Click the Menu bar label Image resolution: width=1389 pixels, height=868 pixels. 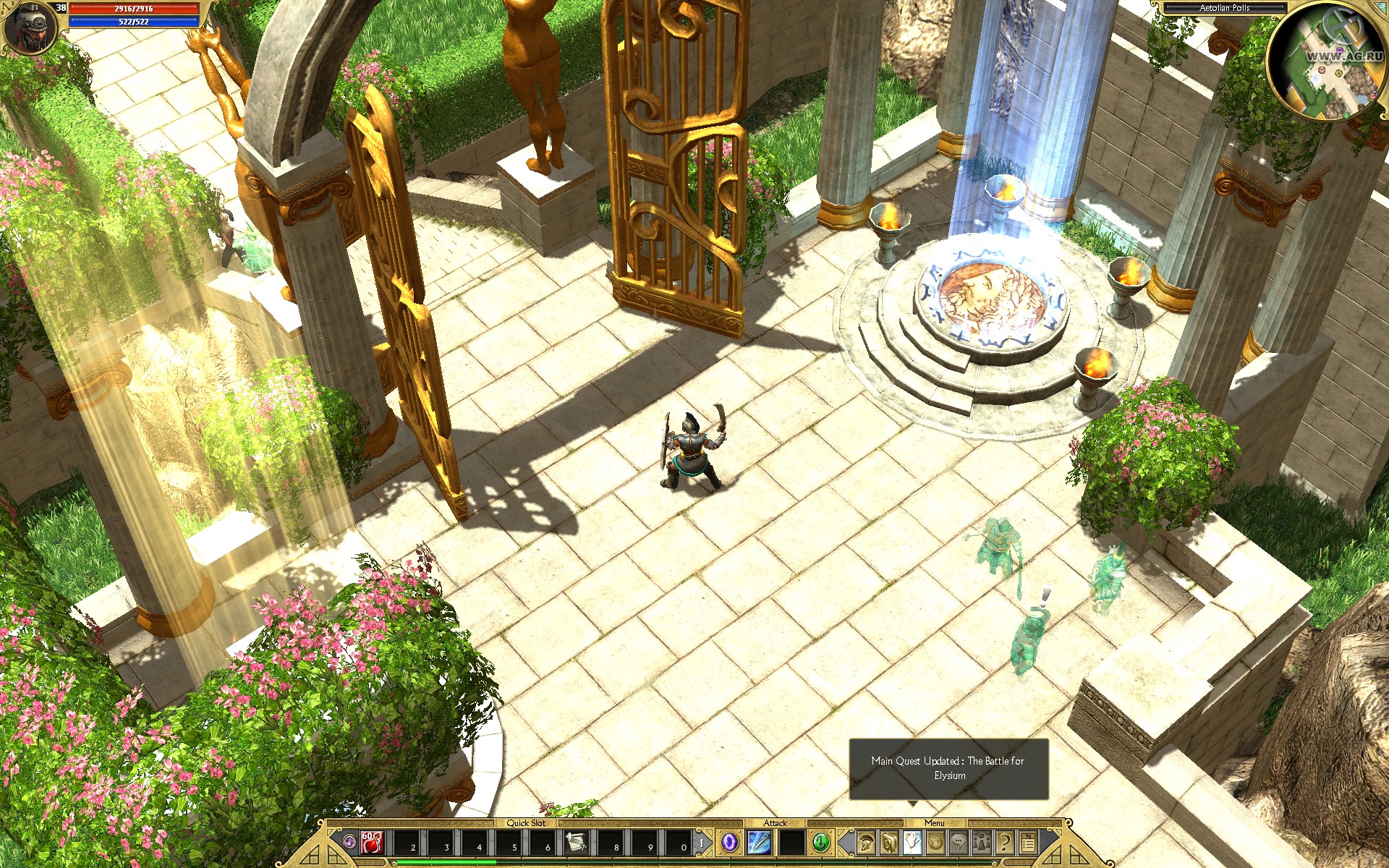coord(935,823)
